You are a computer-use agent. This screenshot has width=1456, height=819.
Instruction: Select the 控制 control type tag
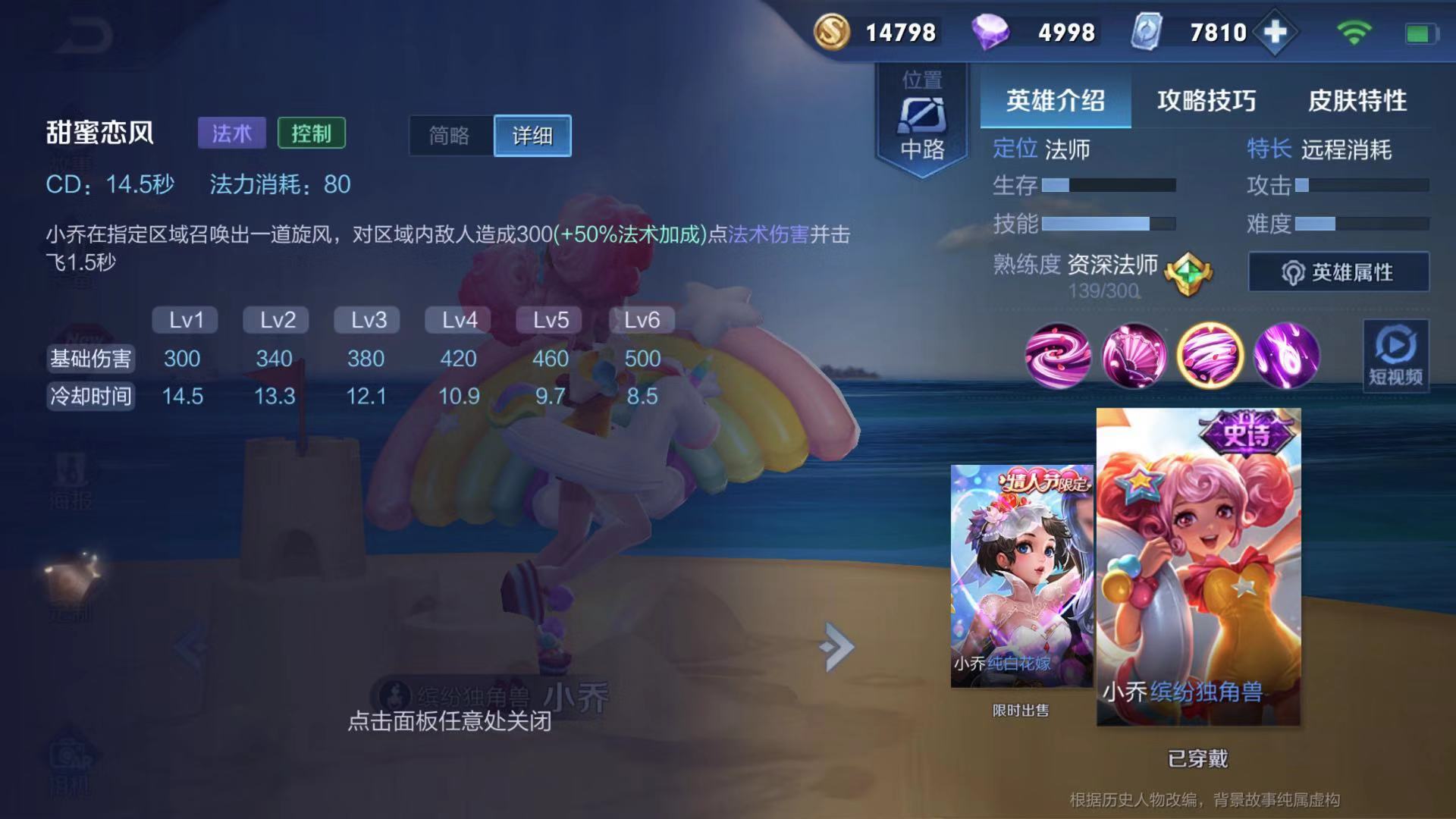point(312,132)
